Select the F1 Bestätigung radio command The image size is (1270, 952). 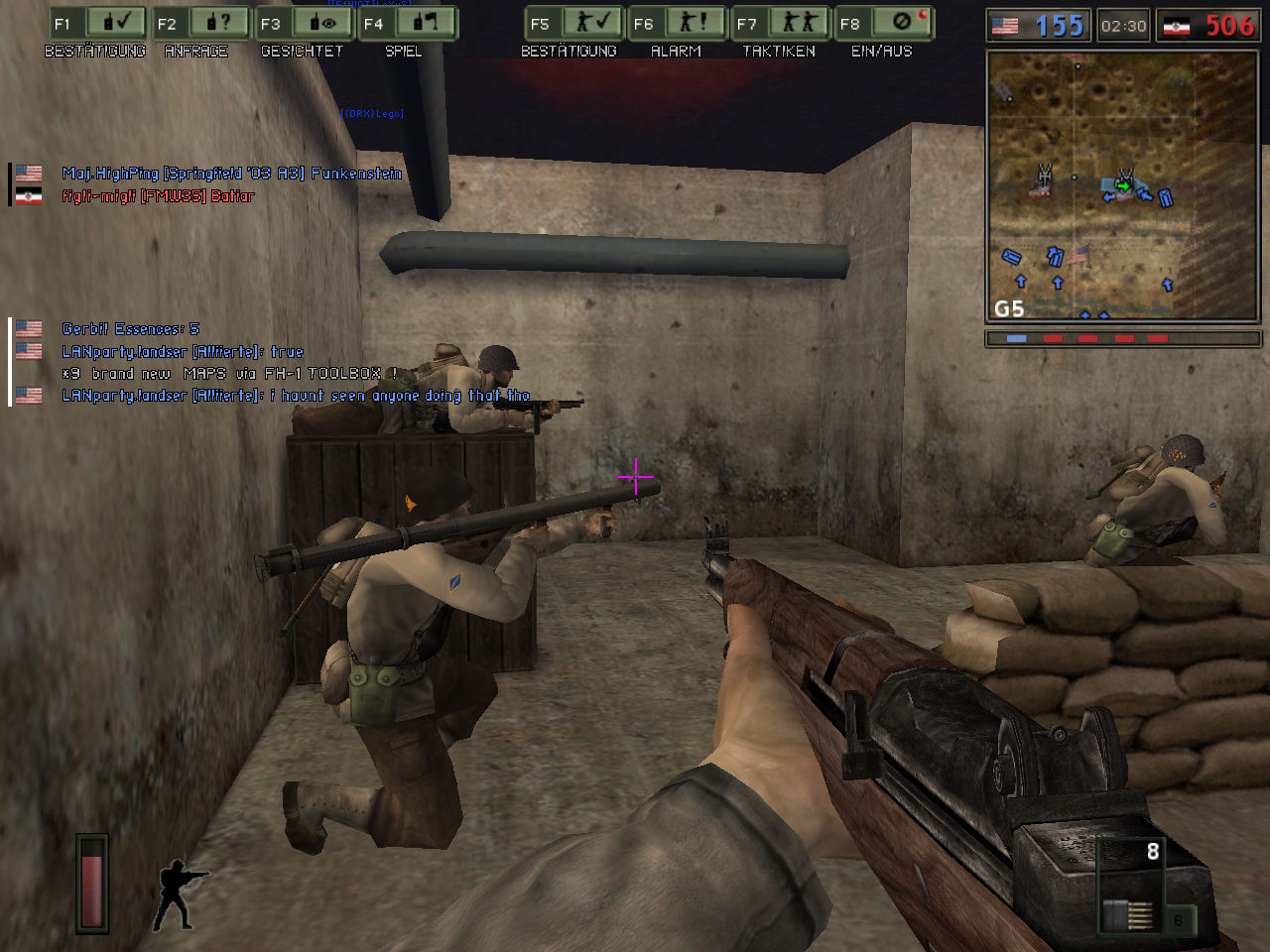pos(97,24)
